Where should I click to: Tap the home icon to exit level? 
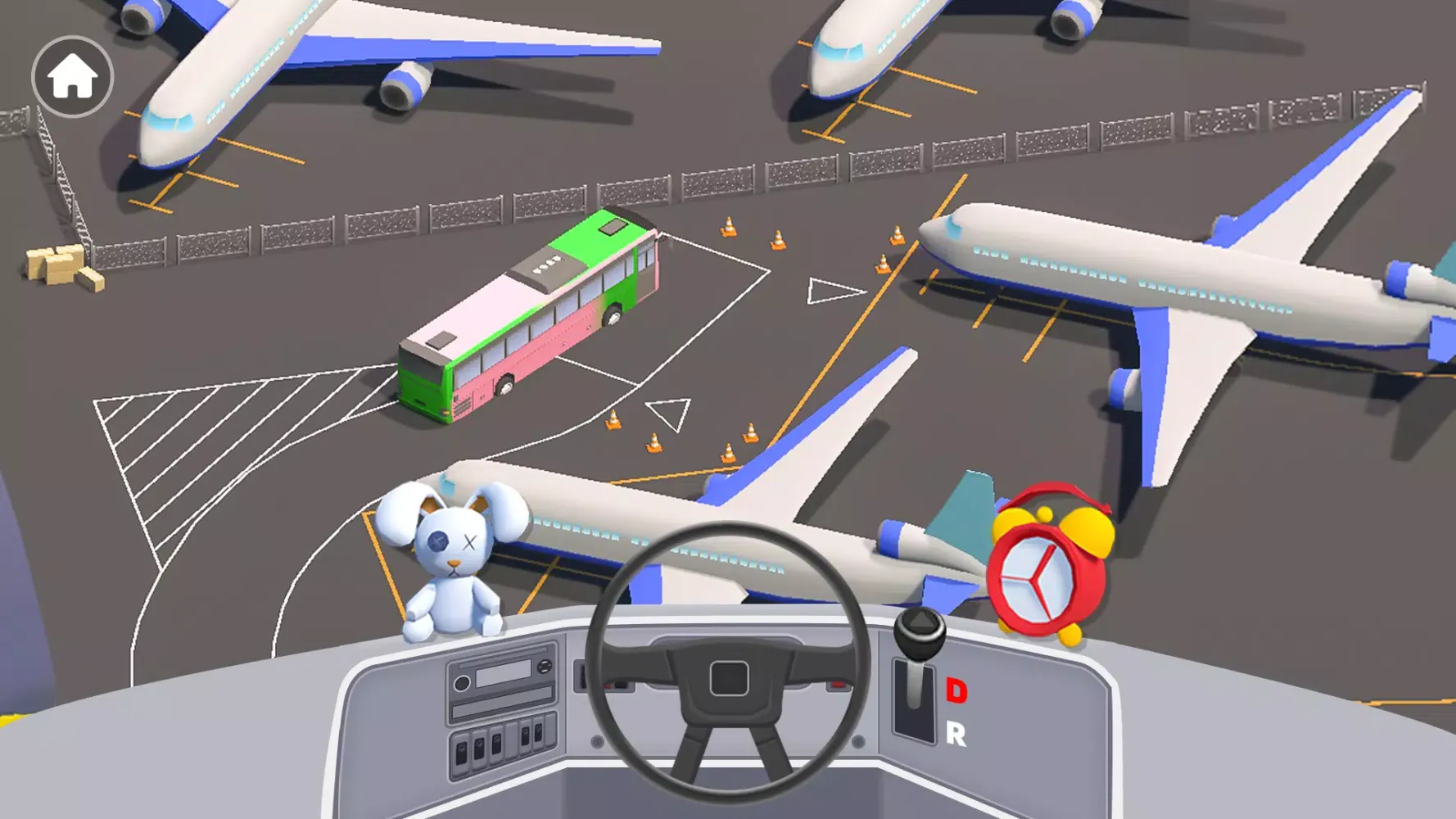click(71, 75)
